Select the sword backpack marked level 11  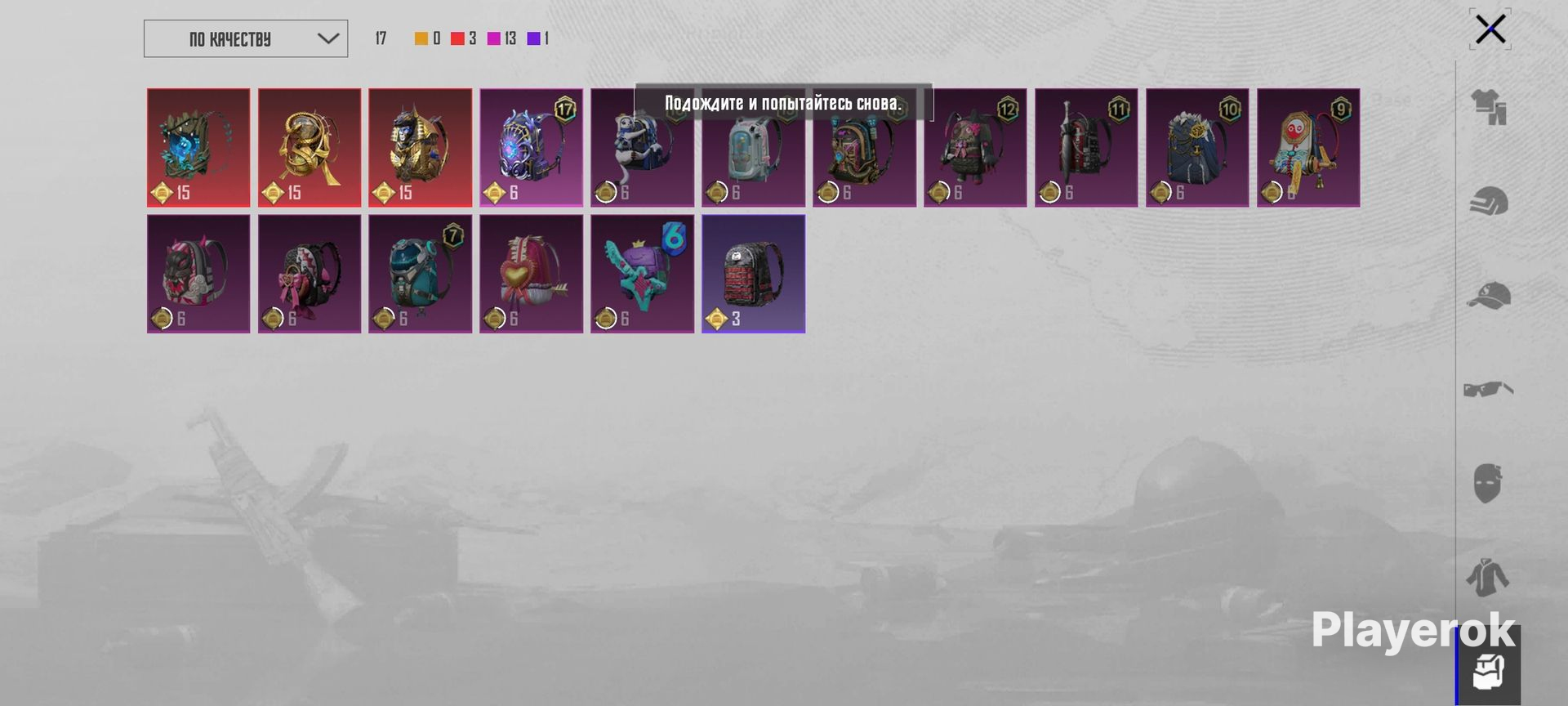(1086, 147)
